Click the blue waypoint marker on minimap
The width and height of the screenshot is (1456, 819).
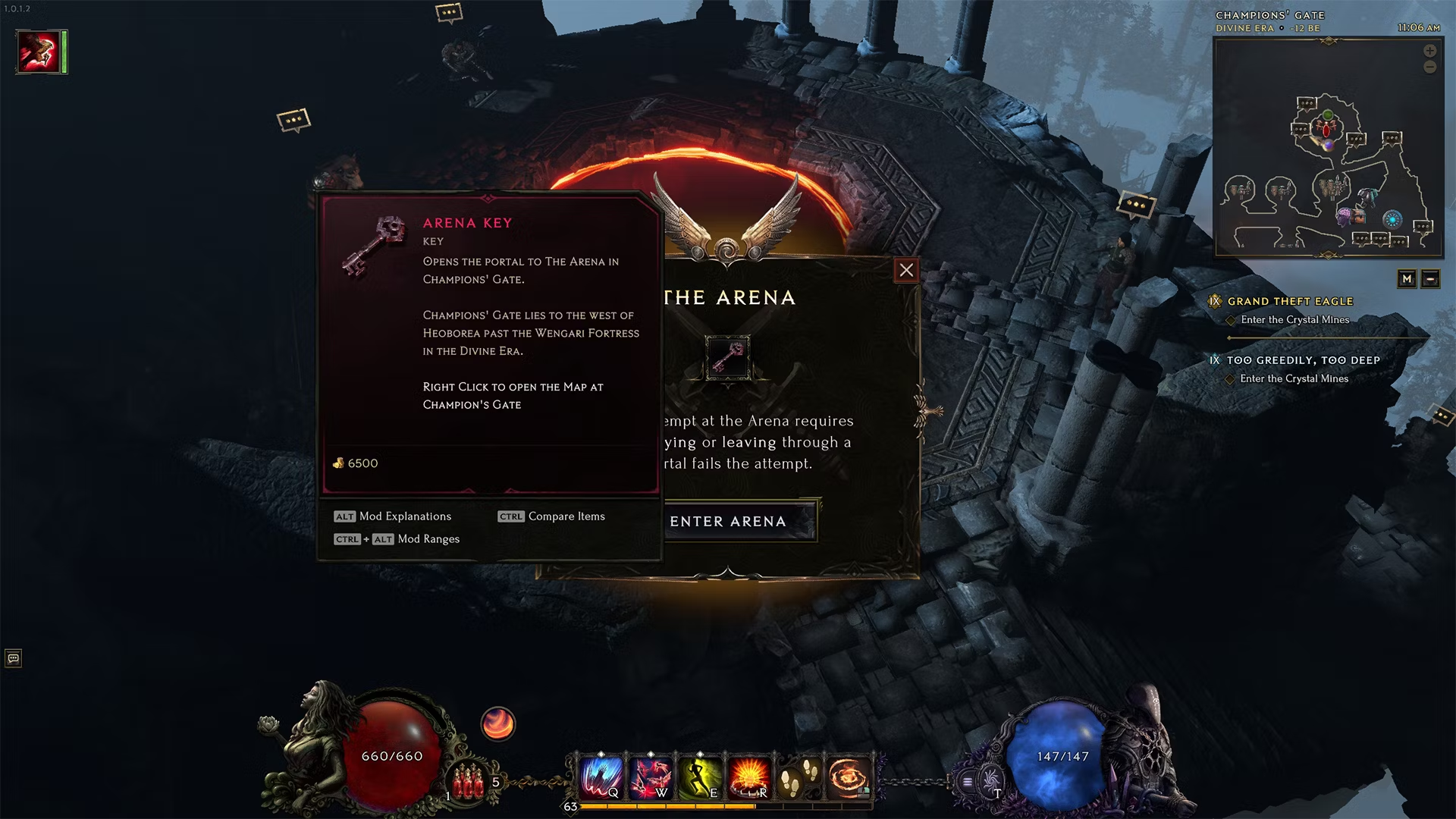[x=1392, y=220]
